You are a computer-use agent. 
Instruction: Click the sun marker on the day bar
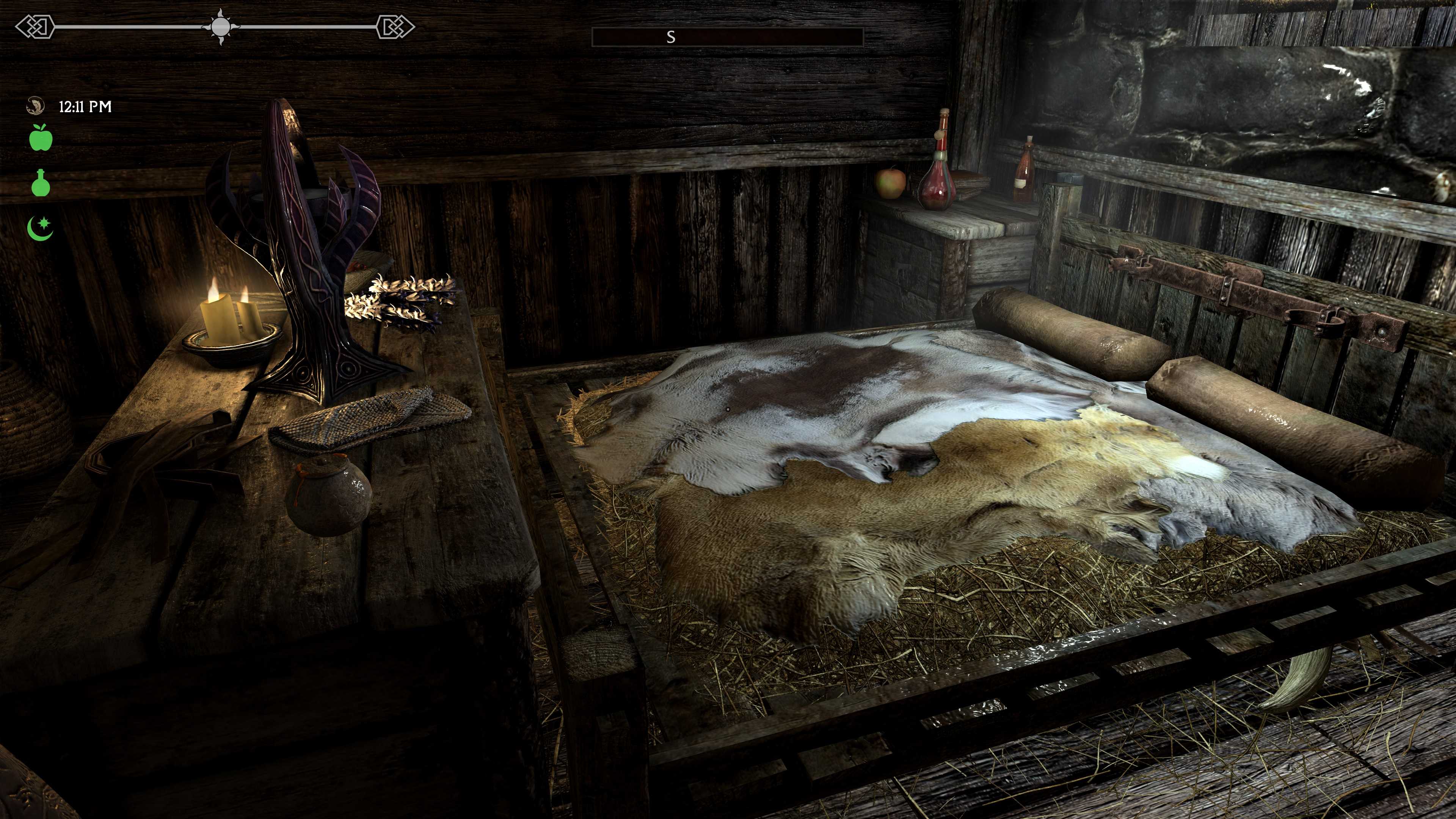[220, 27]
